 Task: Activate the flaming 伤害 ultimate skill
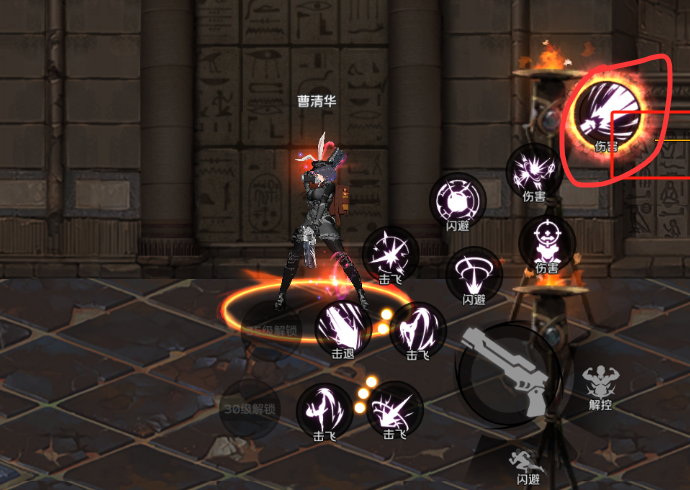(x=606, y=117)
